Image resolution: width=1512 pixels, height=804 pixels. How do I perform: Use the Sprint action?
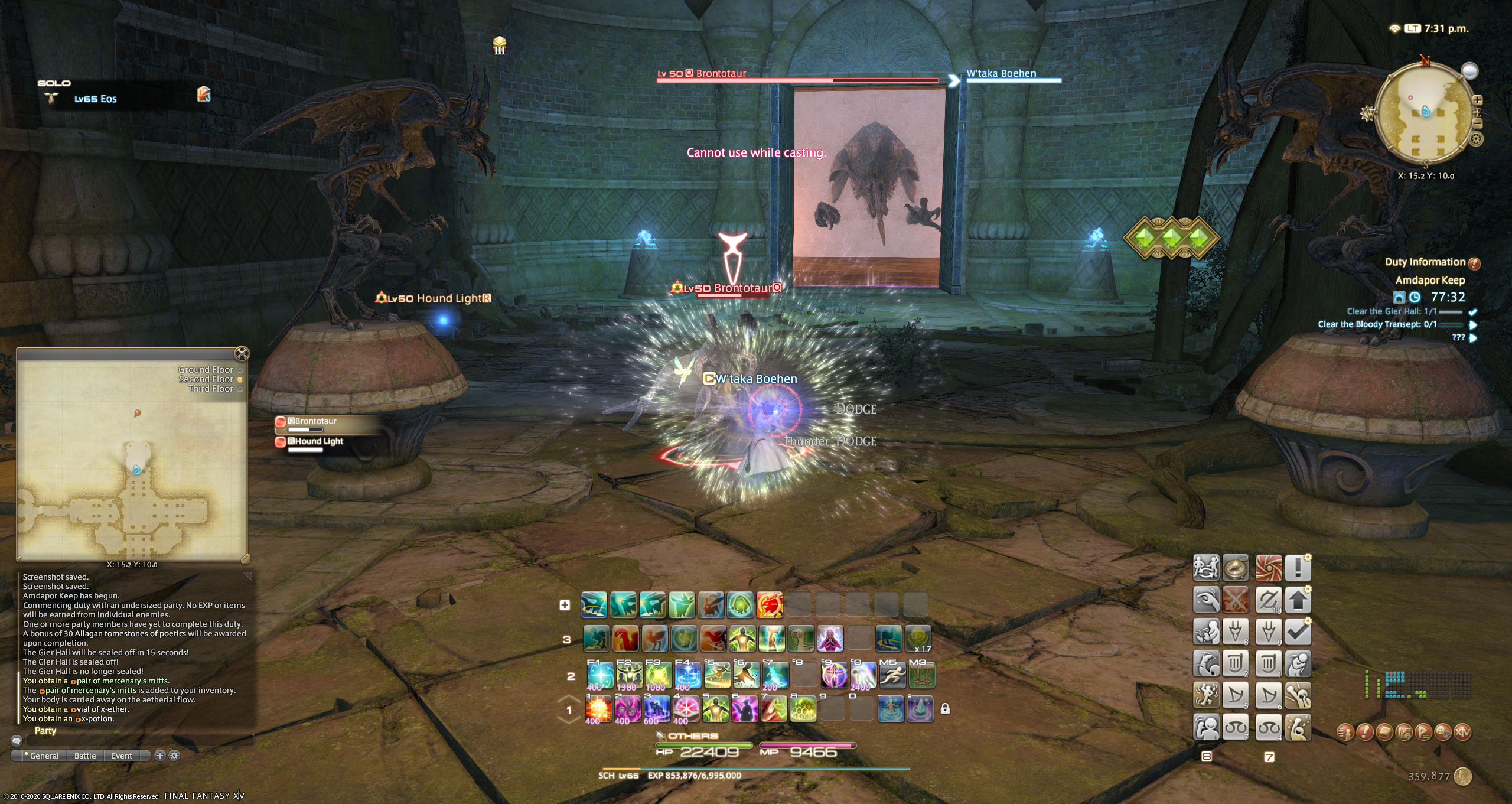[892, 675]
